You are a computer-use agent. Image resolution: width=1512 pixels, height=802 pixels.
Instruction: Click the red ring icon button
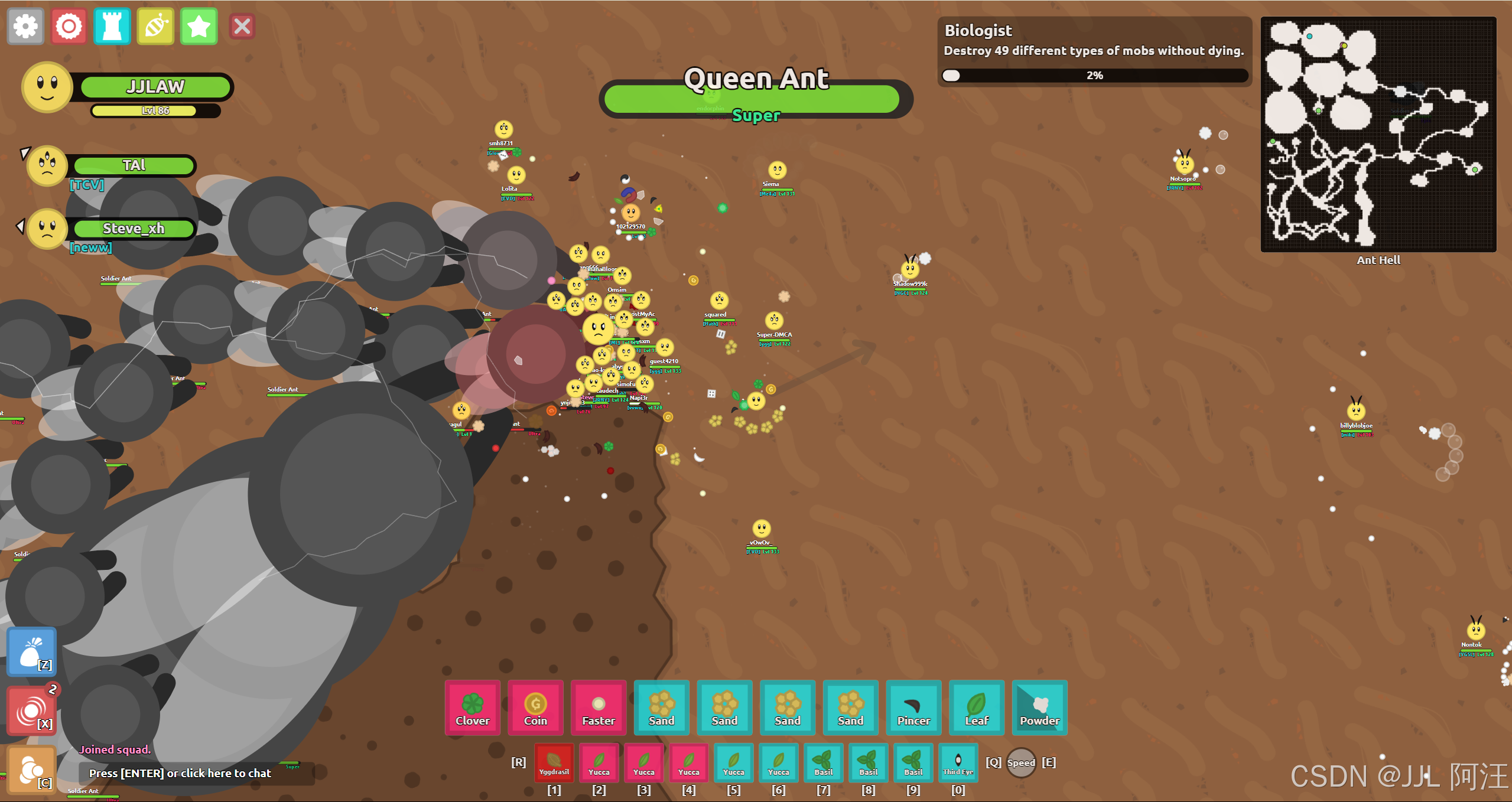69,27
